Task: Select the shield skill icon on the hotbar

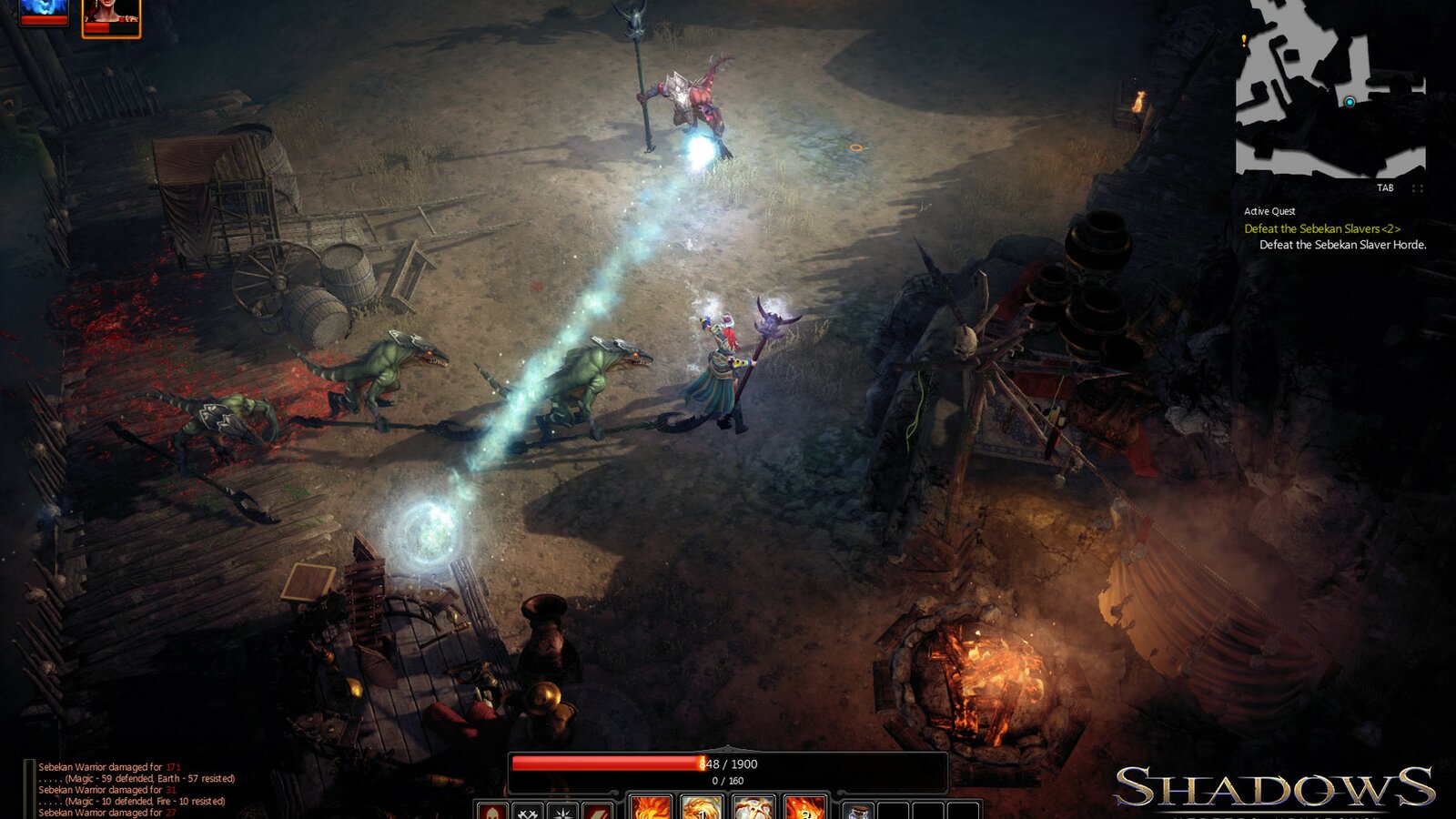Action: 491,813
